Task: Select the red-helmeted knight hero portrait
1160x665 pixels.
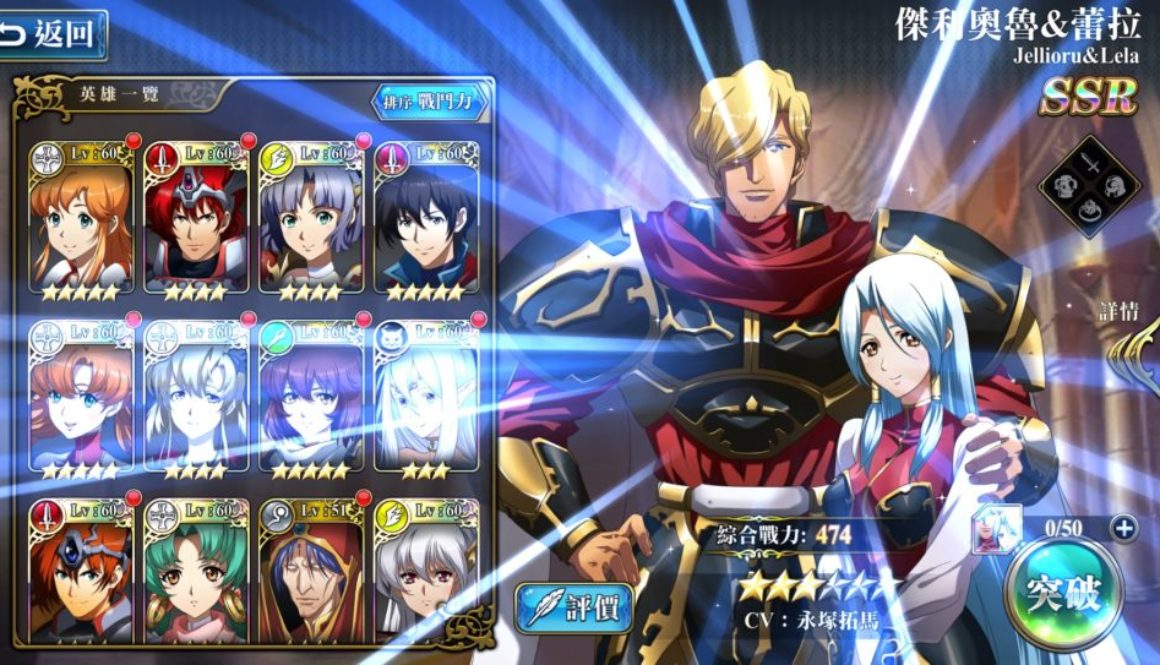Action: [x=197, y=220]
